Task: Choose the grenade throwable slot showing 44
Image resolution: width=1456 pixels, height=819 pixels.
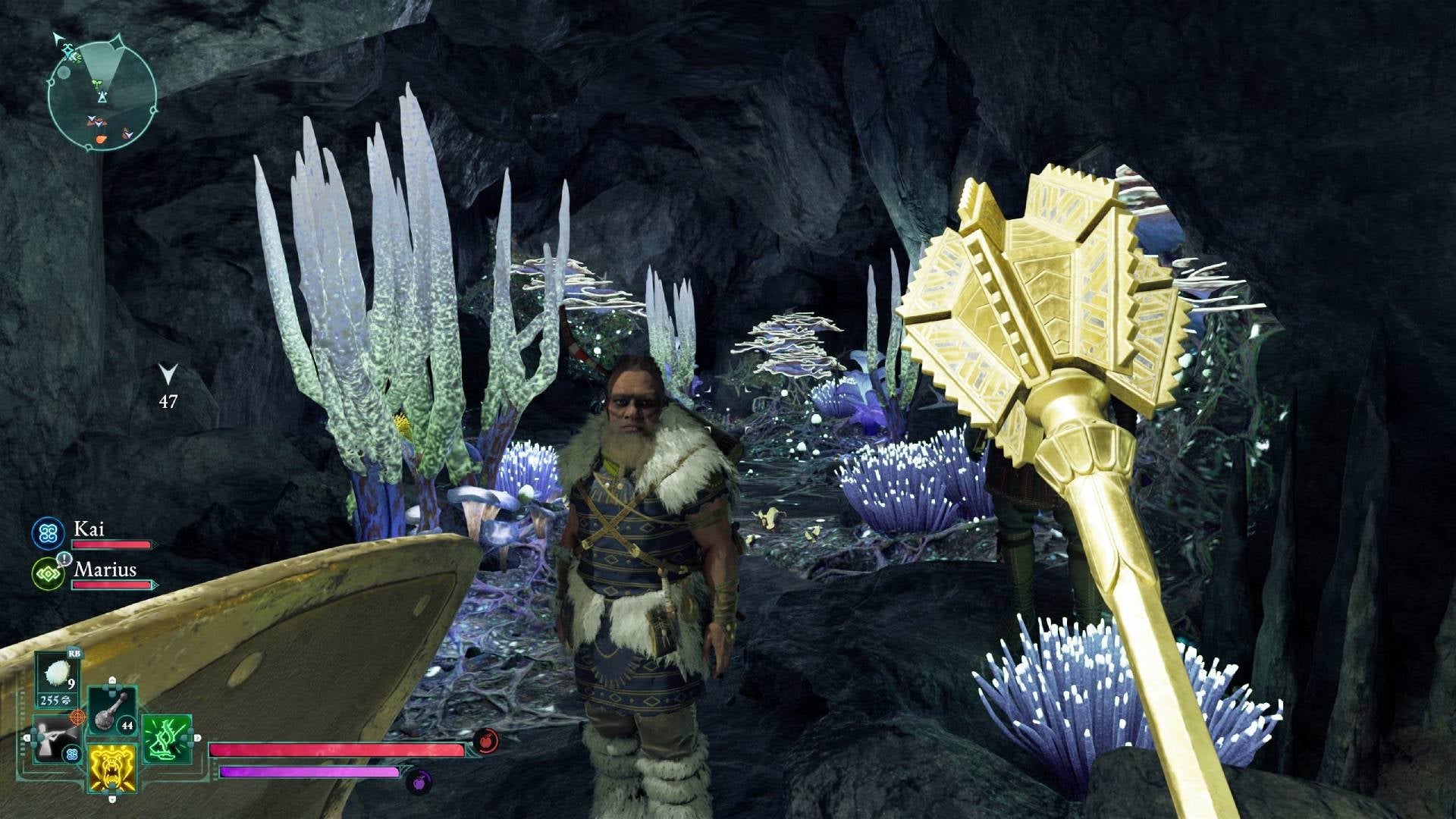Action: pyautogui.click(x=112, y=711)
